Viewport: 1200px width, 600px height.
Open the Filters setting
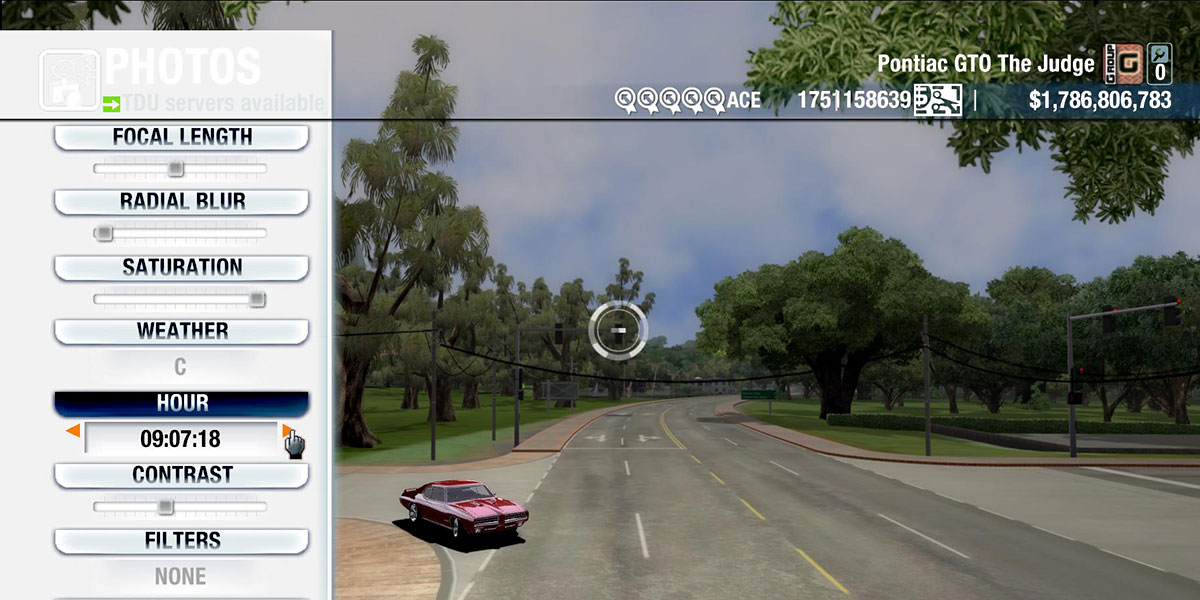tap(181, 541)
